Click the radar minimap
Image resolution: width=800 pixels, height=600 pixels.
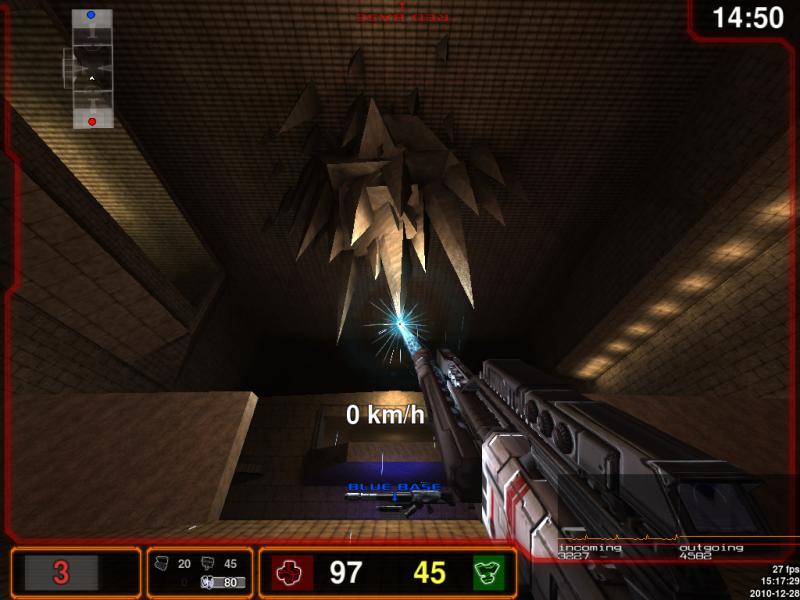pos(91,69)
